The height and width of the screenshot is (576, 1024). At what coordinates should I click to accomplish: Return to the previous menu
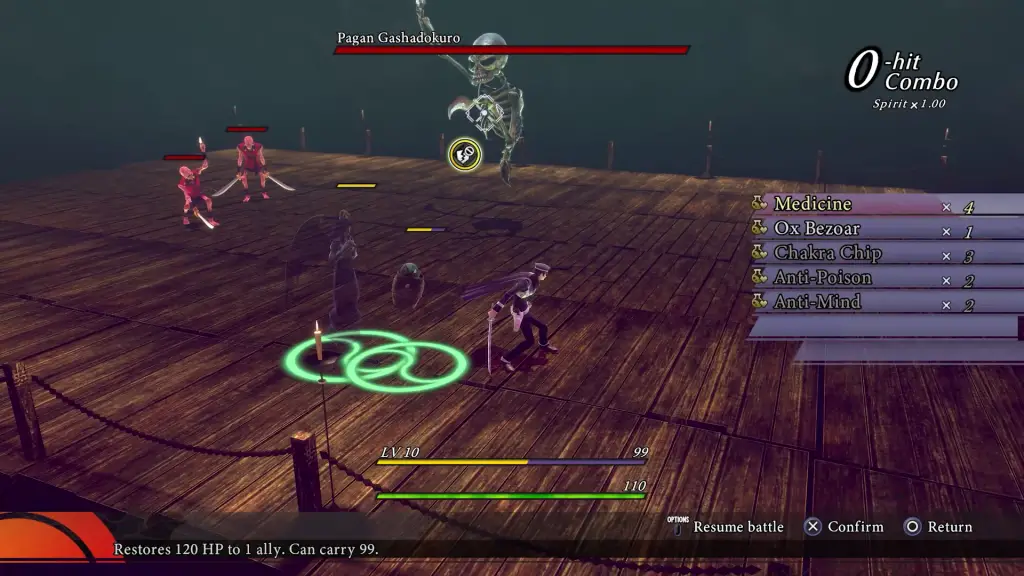(938, 527)
